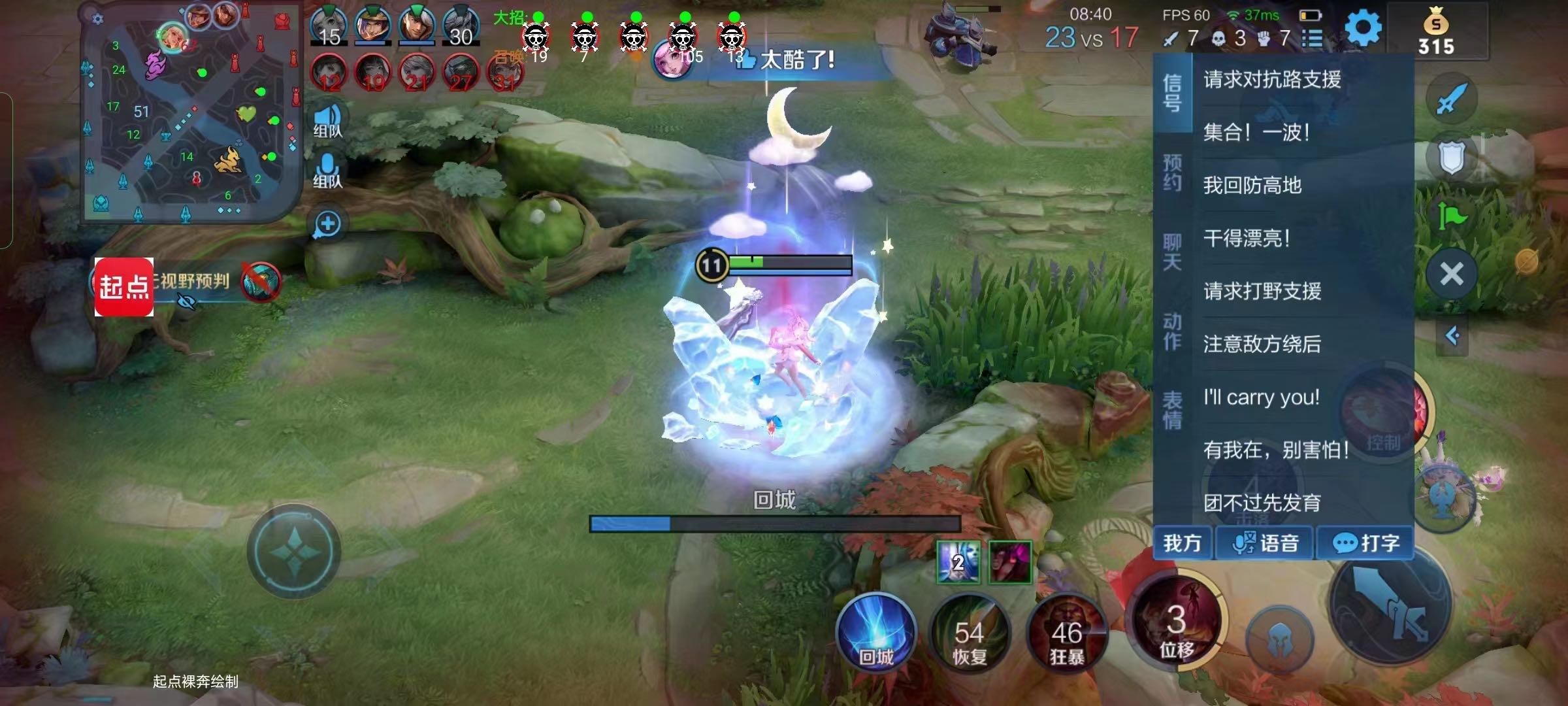Image resolution: width=1568 pixels, height=706 pixels.
Task: Send the 干得漂亮！ quick message
Action: coord(1247,239)
